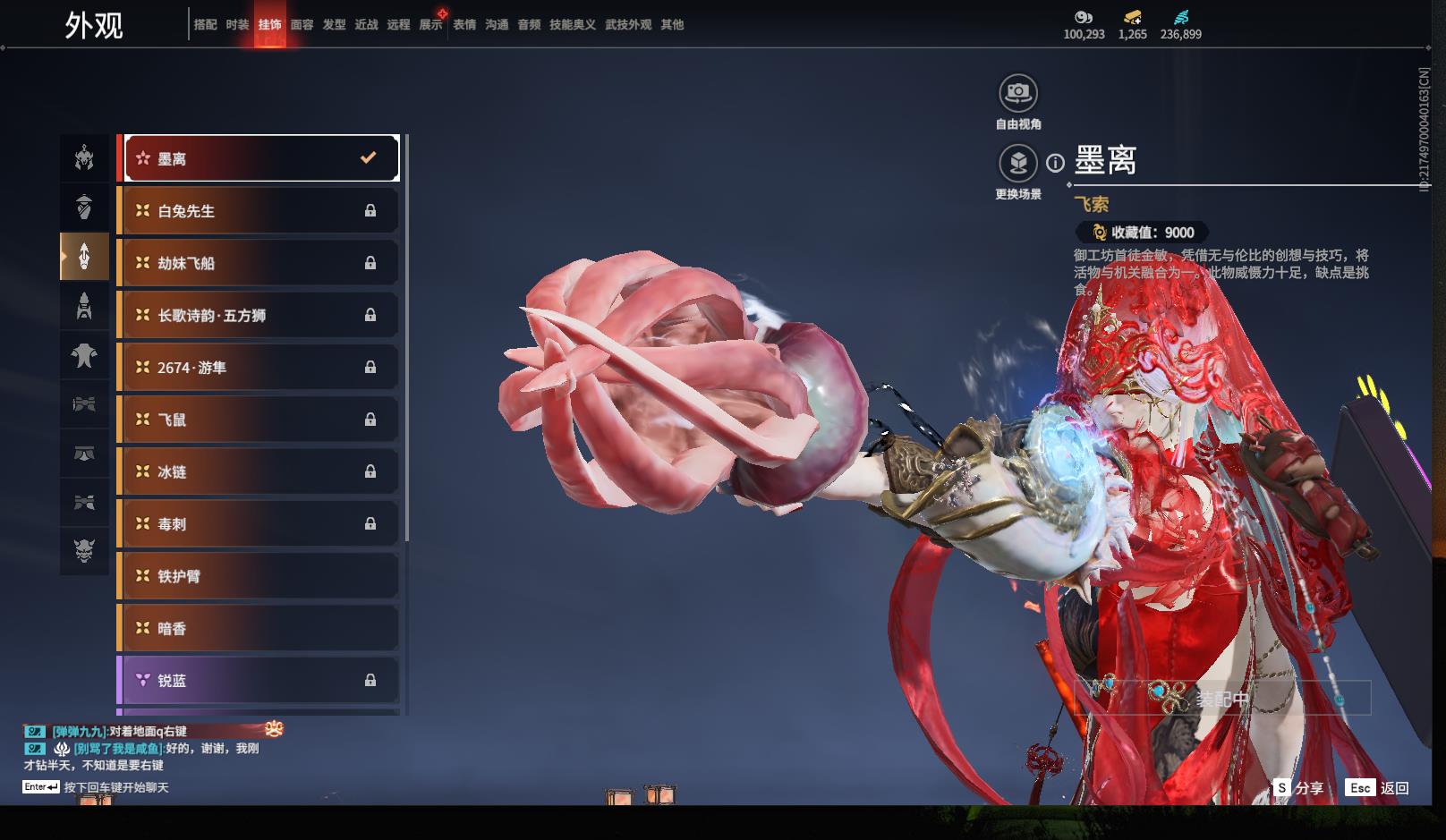Choose the 冰链 list item
Viewport: 1446px width, 840px height.
click(259, 471)
